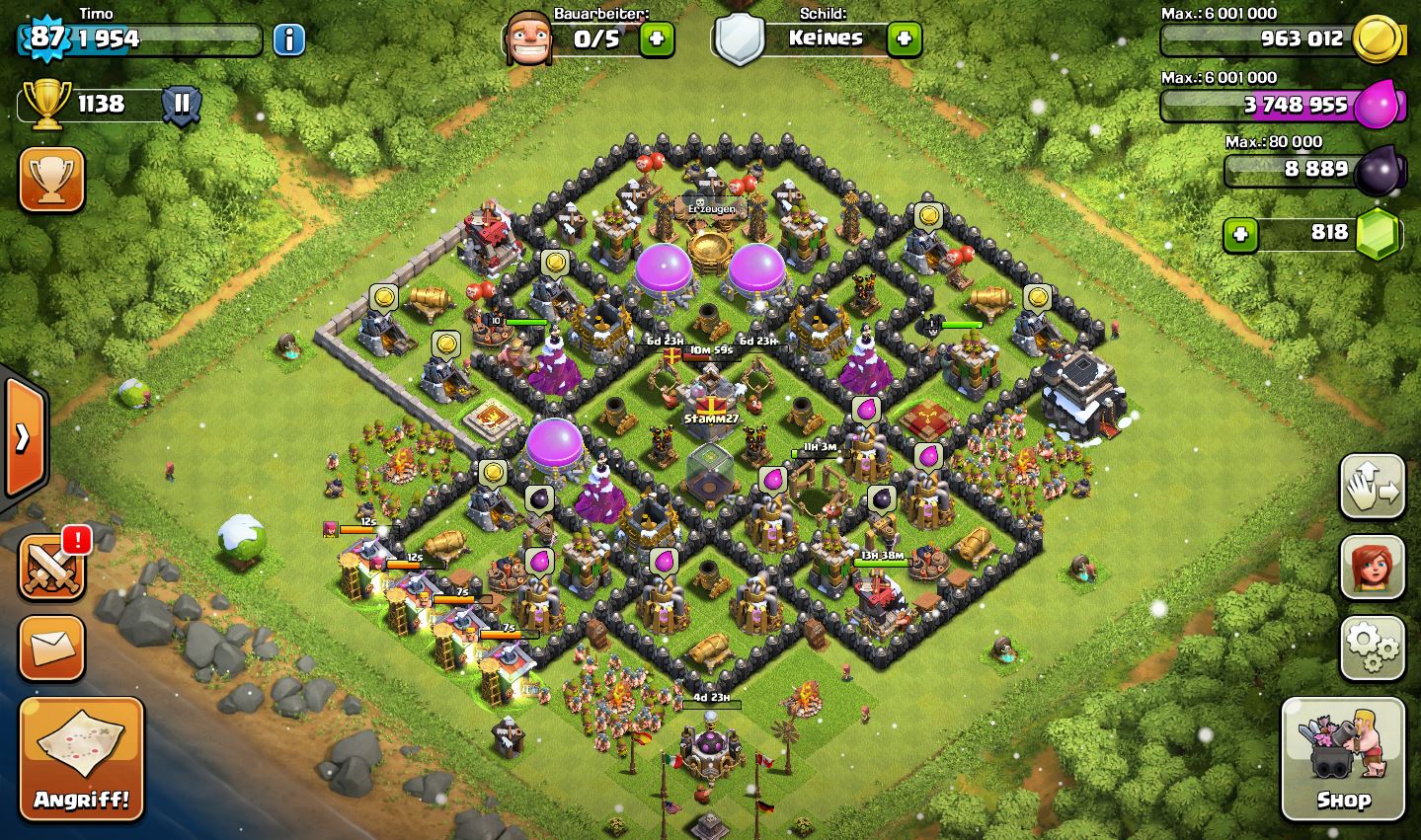
Task: Open the gear settings menu
Action: (1372, 649)
